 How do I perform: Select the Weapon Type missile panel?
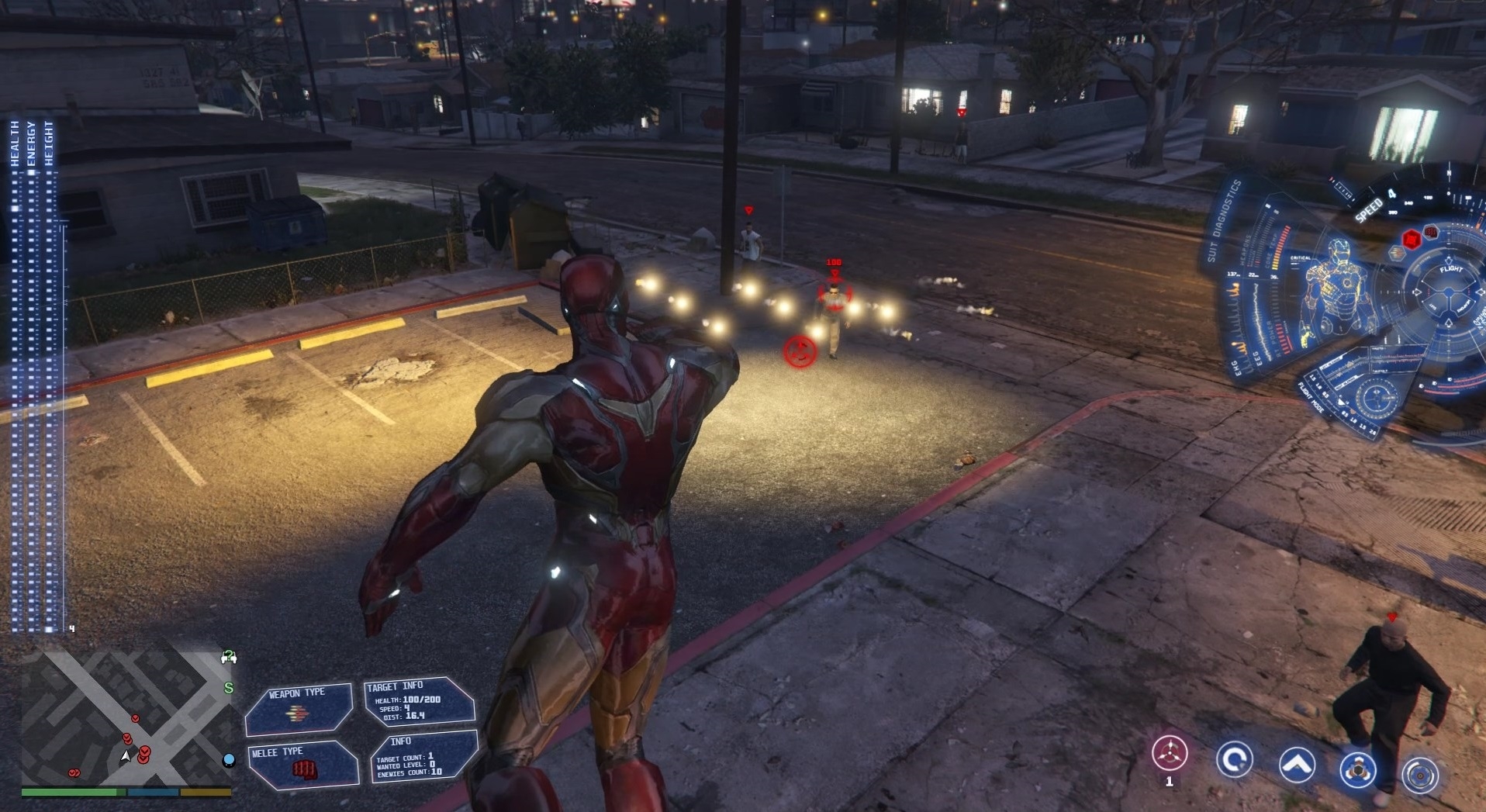(x=299, y=709)
